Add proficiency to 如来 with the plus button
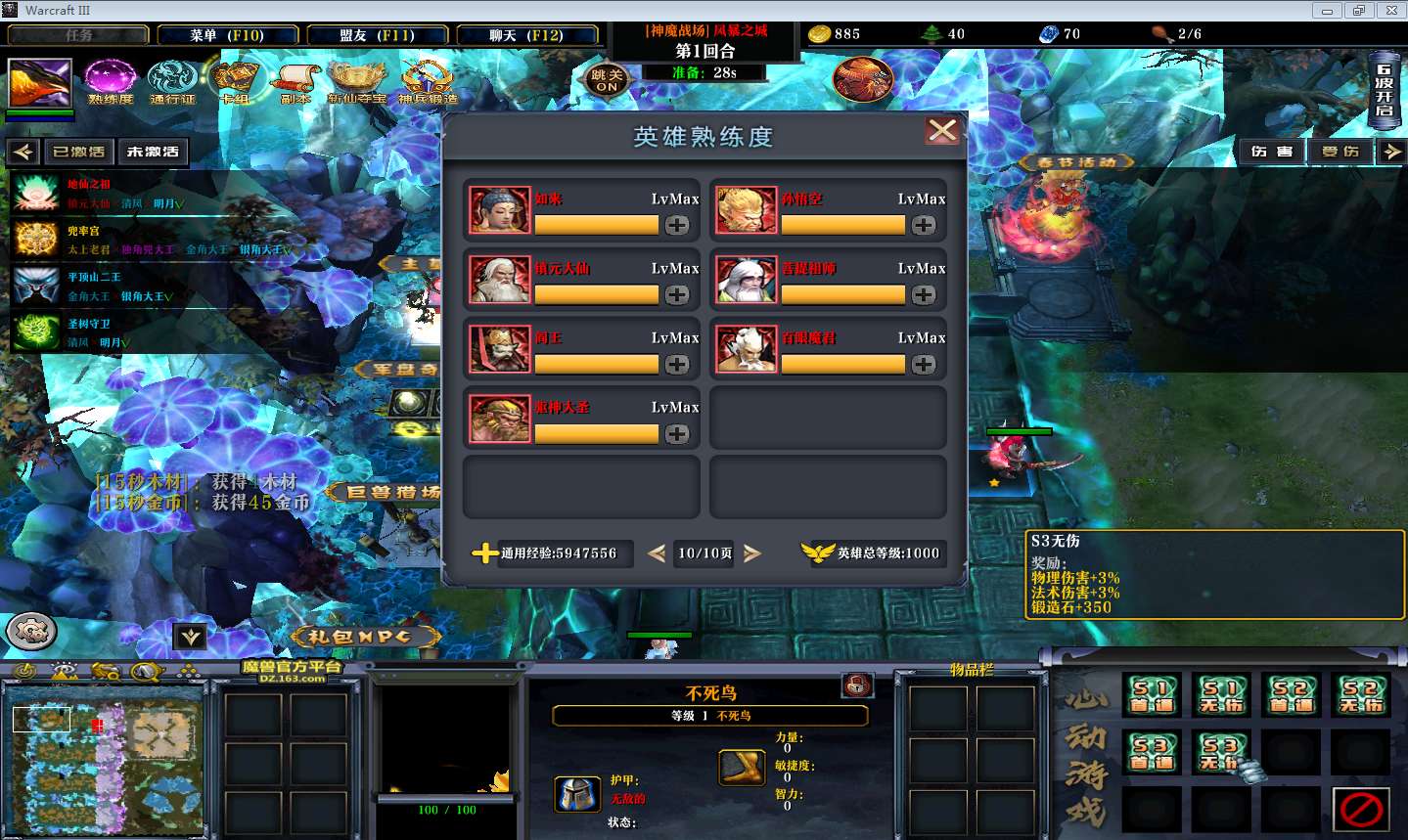 tap(677, 225)
